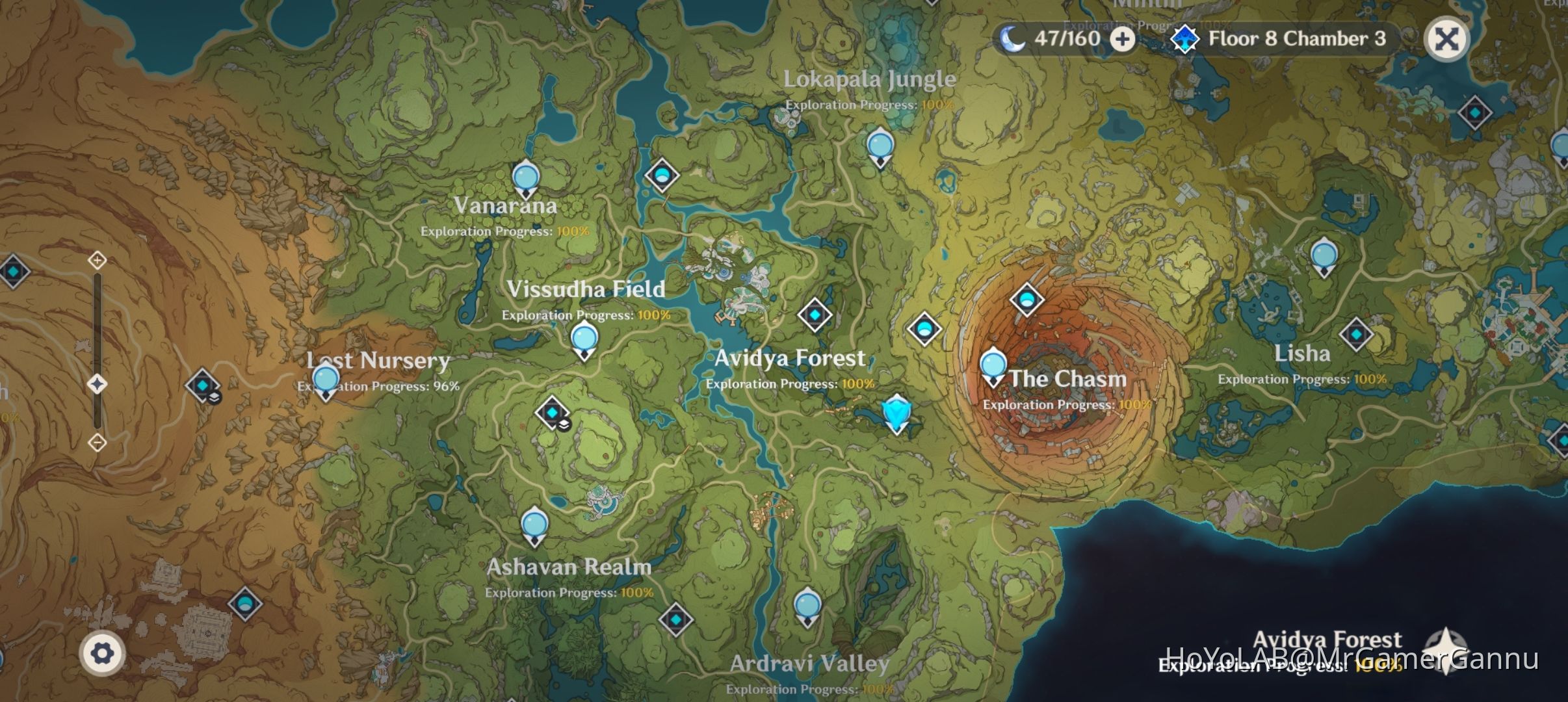Open map settings via the gear icon
This screenshot has height=702, width=1568.
pyautogui.click(x=104, y=651)
